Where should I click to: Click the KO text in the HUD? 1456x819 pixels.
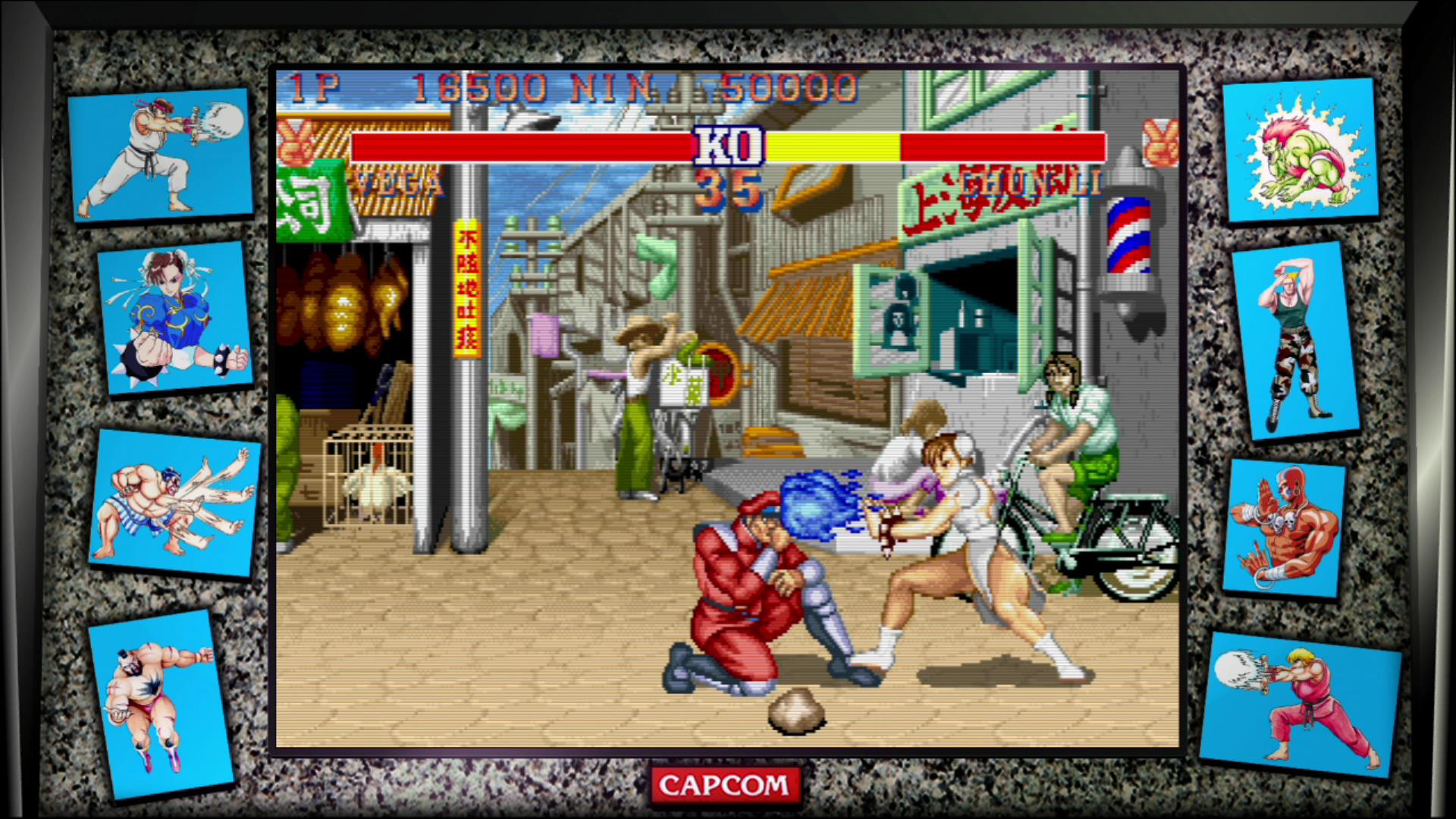[729, 146]
